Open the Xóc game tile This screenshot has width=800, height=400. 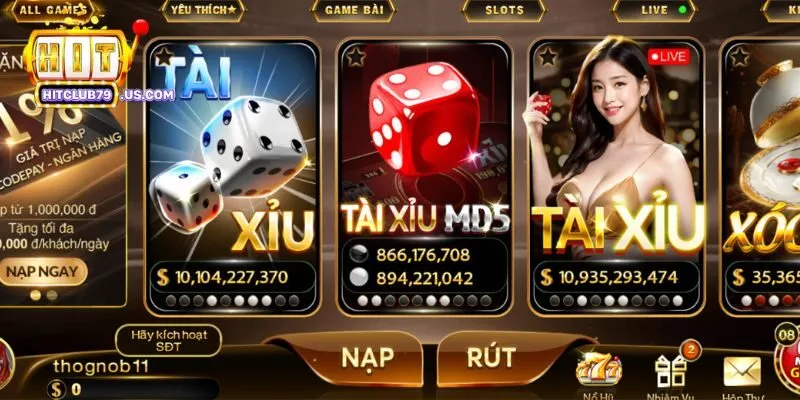click(765, 165)
